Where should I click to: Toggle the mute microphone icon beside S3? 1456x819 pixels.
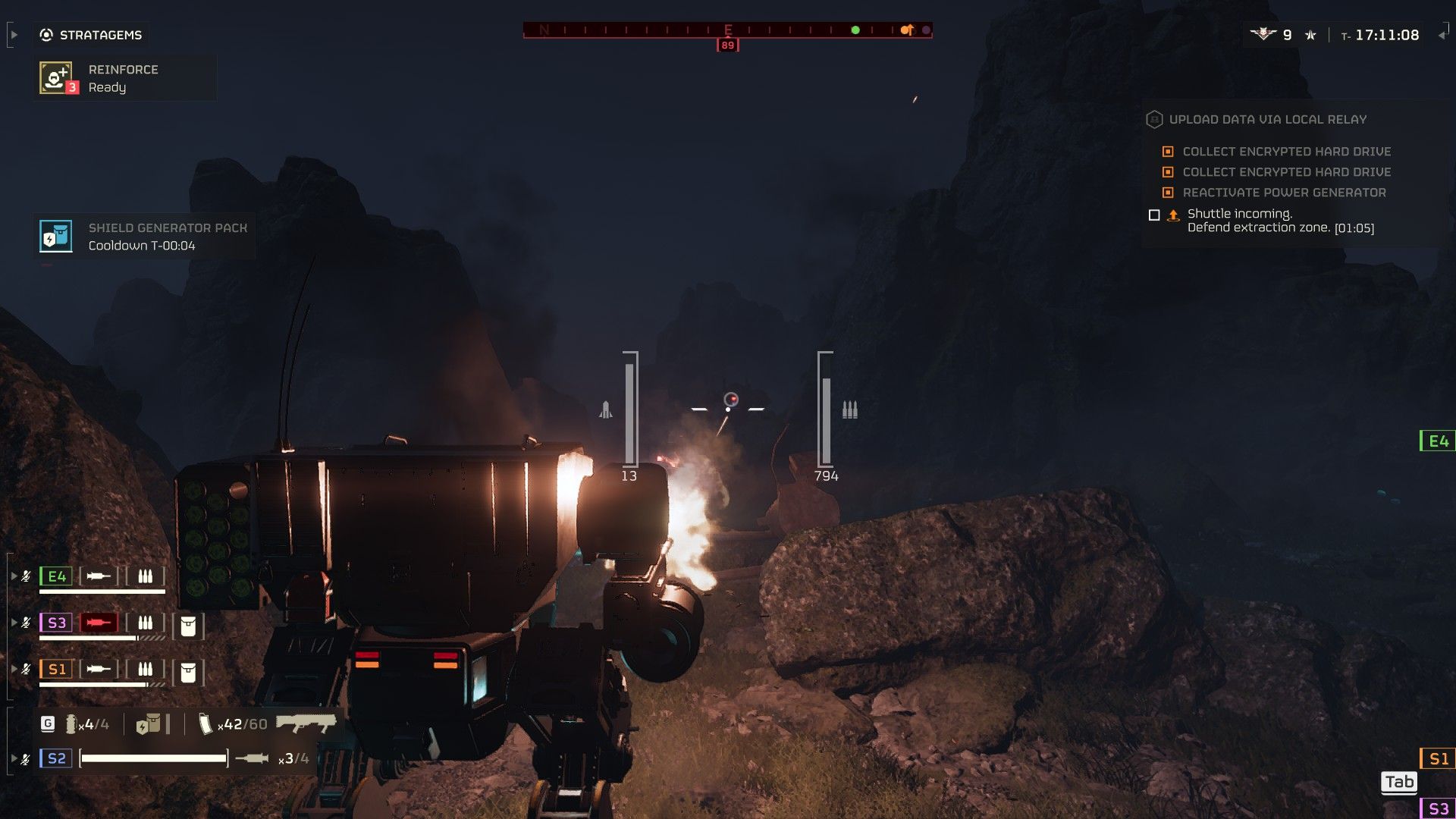pos(27,621)
